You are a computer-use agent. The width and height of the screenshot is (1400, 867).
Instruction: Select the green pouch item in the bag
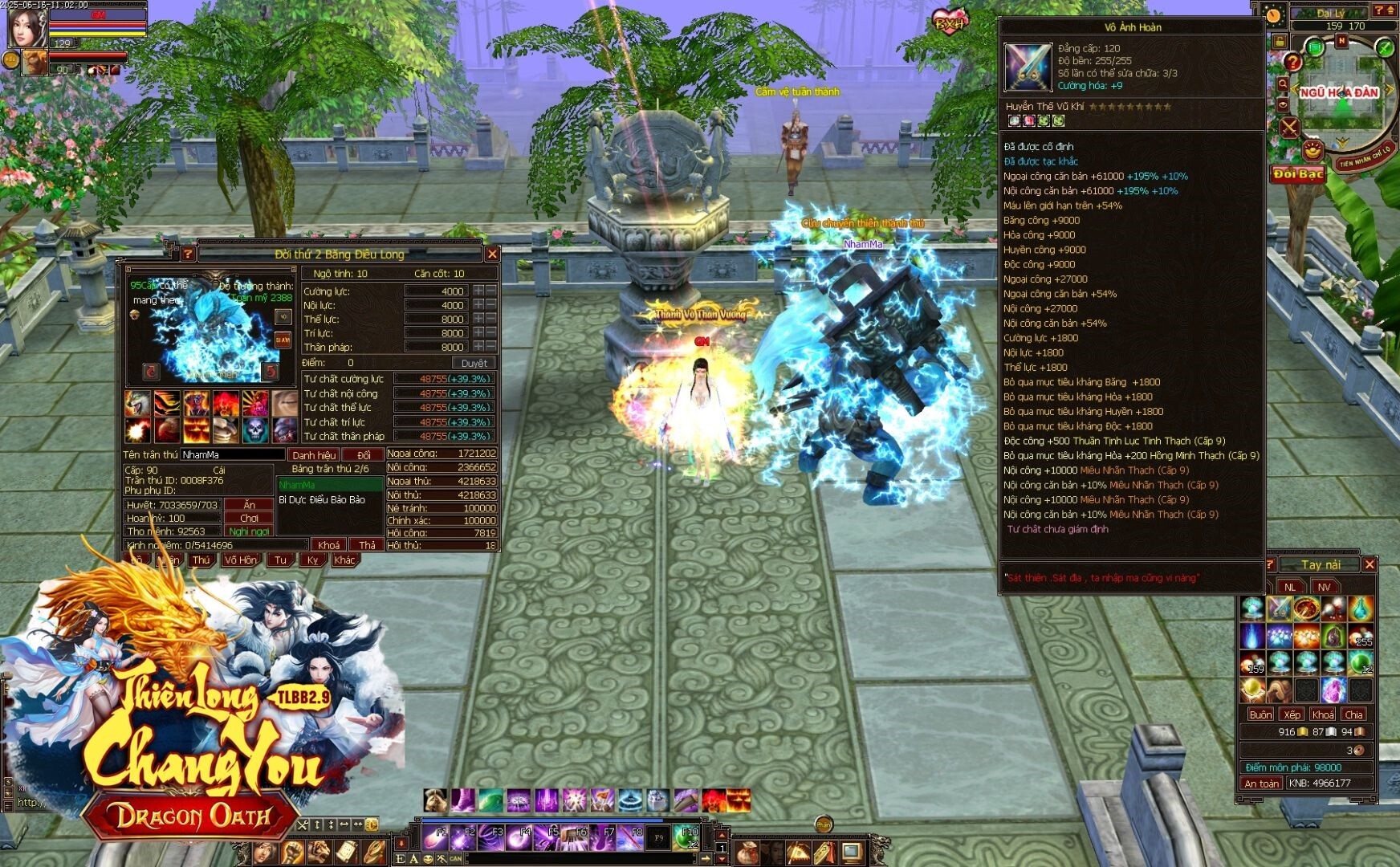coord(1333,637)
